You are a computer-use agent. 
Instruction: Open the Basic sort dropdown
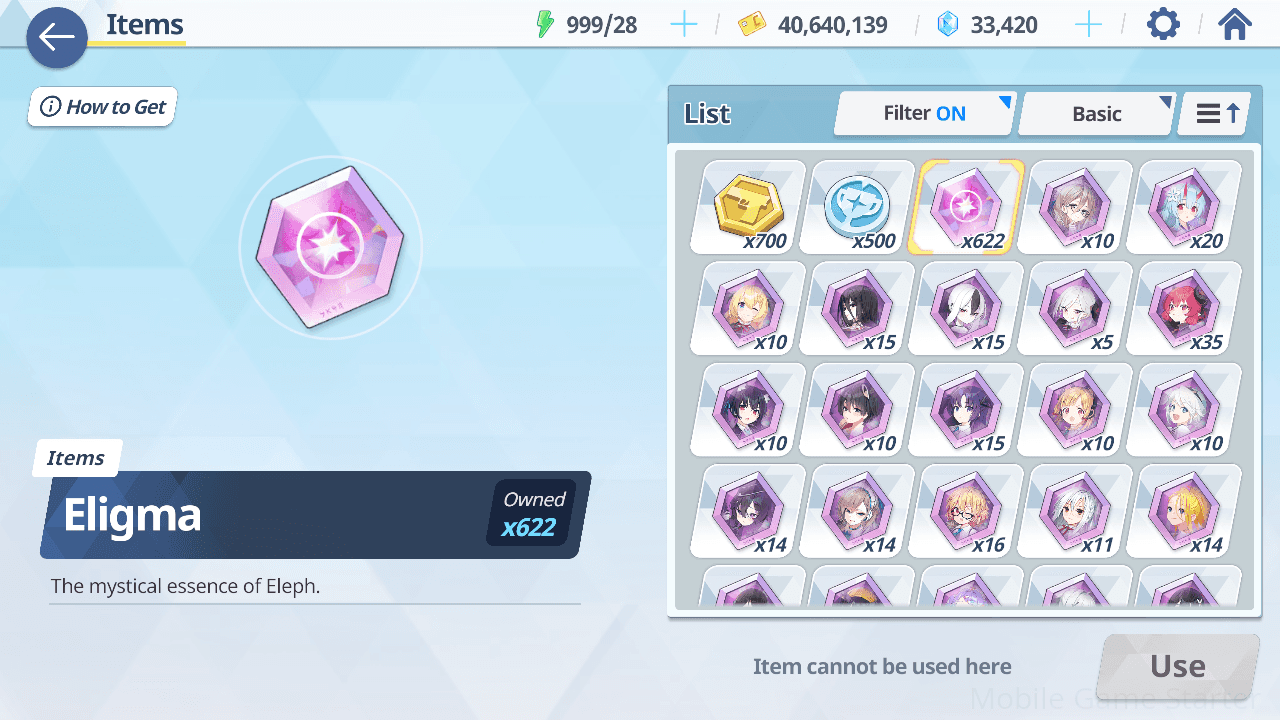1096,114
